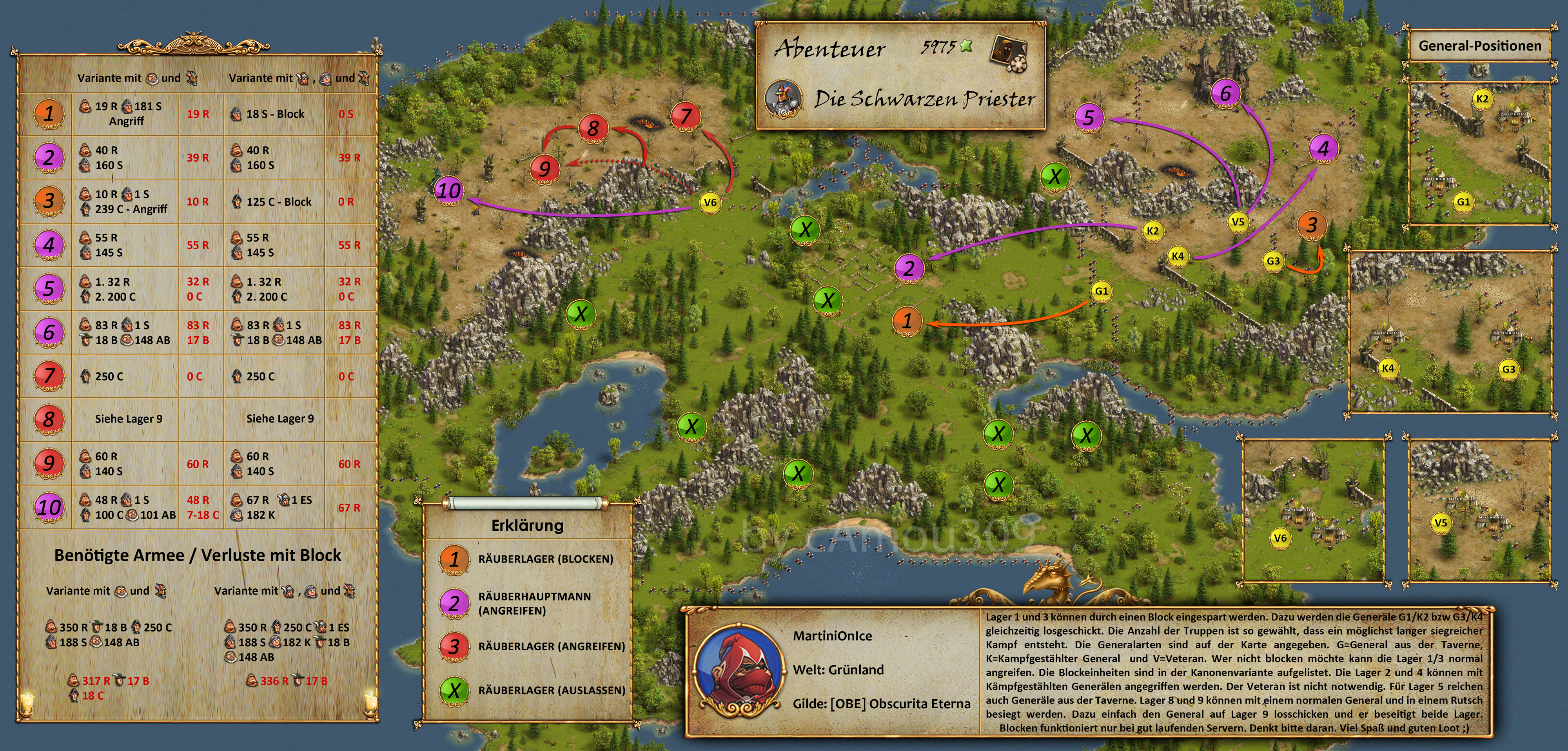Click the camp 6 marker by the dark tower

1225,93
